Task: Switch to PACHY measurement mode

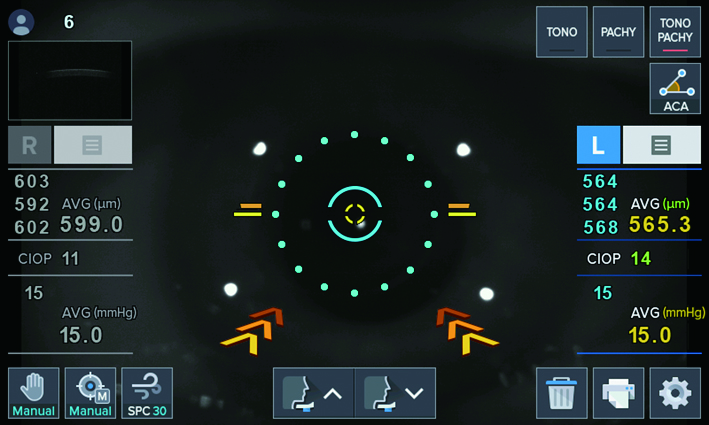Action: pyautogui.click(x=618, y=32)
